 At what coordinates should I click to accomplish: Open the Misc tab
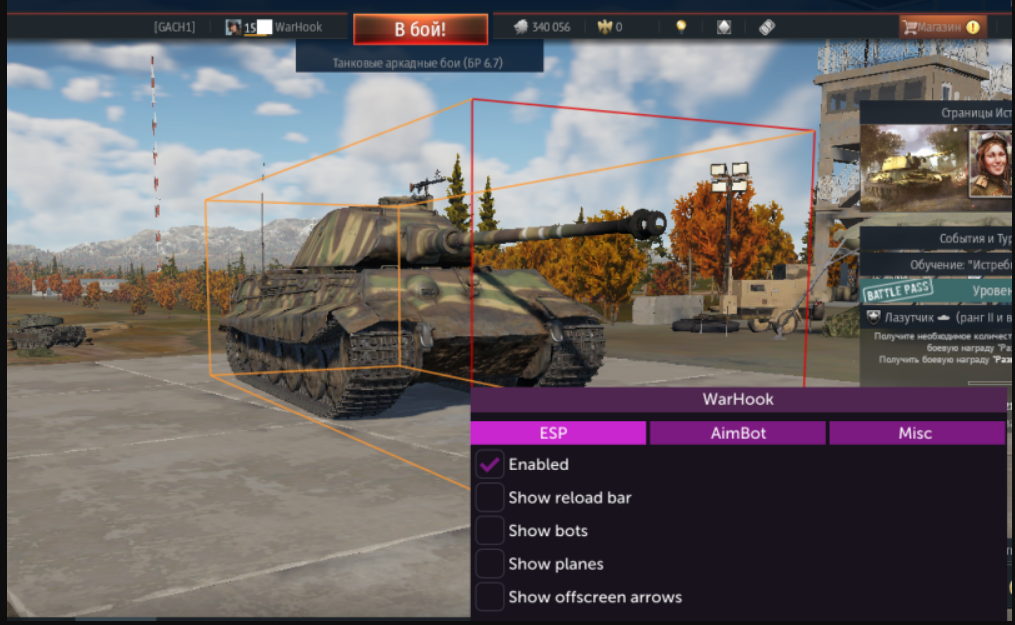[x=915, y=433]
